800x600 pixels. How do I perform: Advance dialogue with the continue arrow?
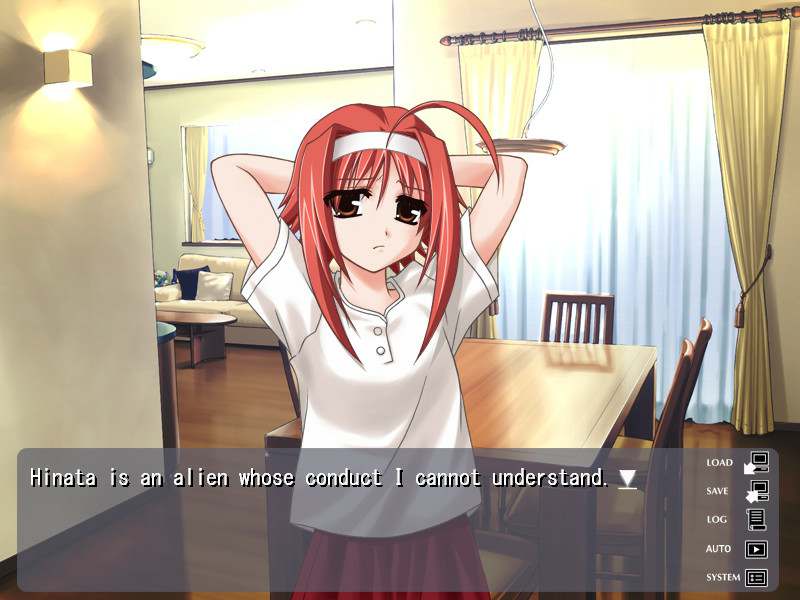click(x=627, y=479)
